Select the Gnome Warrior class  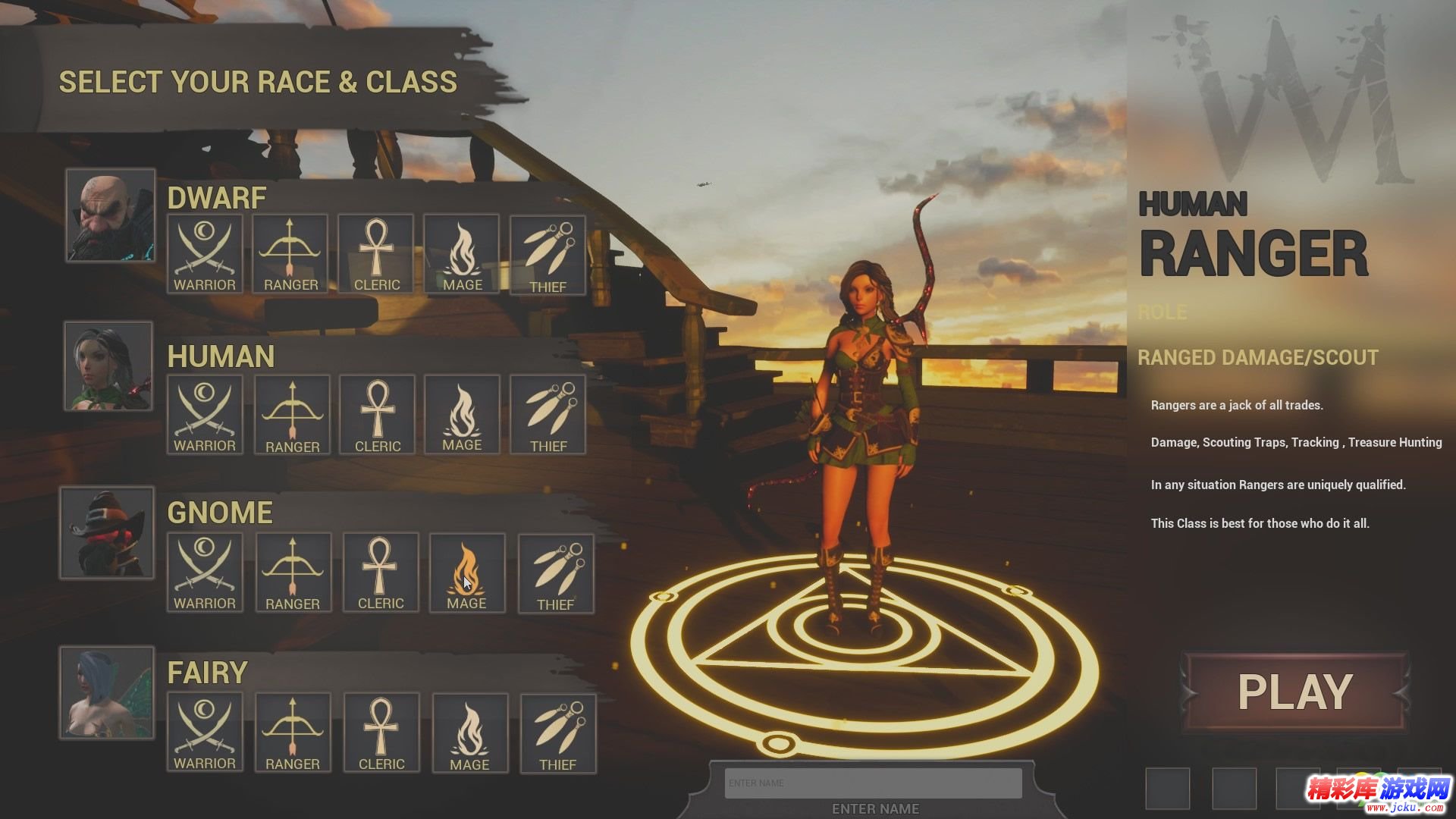tap(205, 573)
